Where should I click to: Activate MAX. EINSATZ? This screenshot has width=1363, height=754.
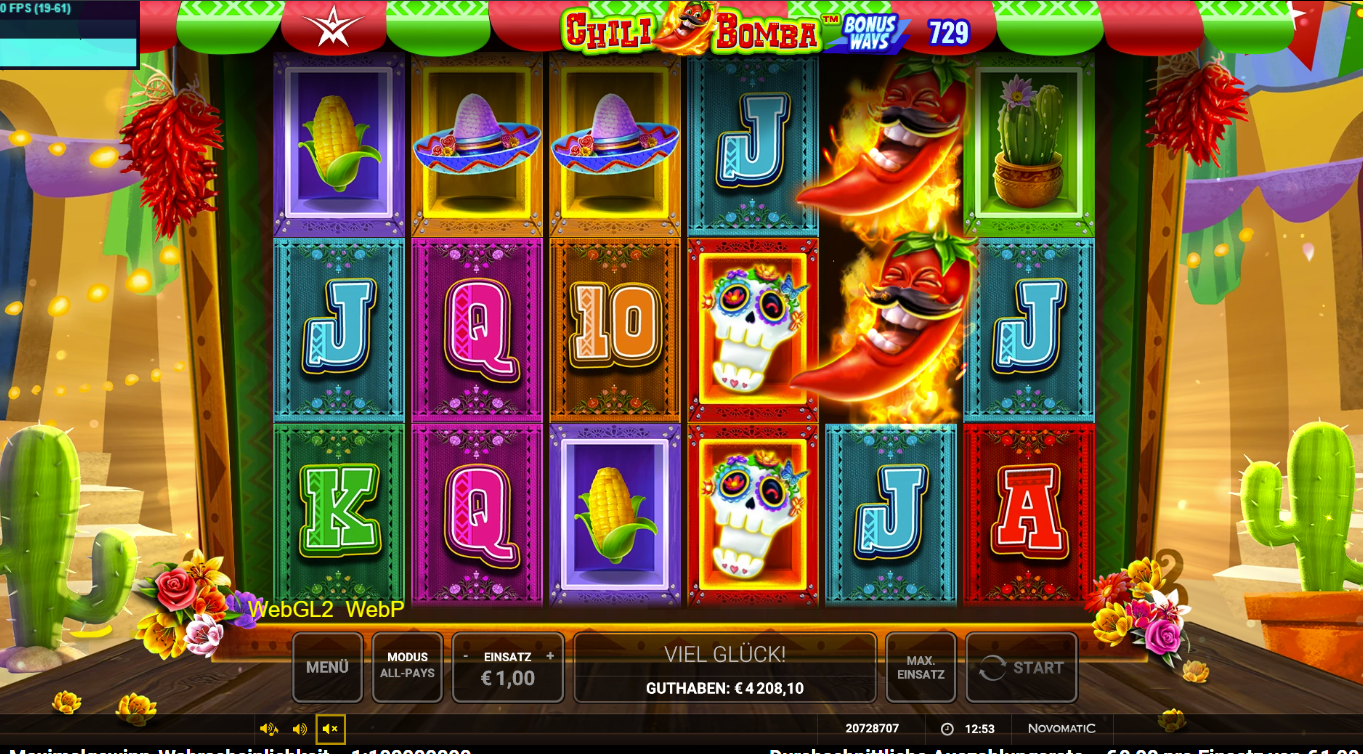pos(920,666)
